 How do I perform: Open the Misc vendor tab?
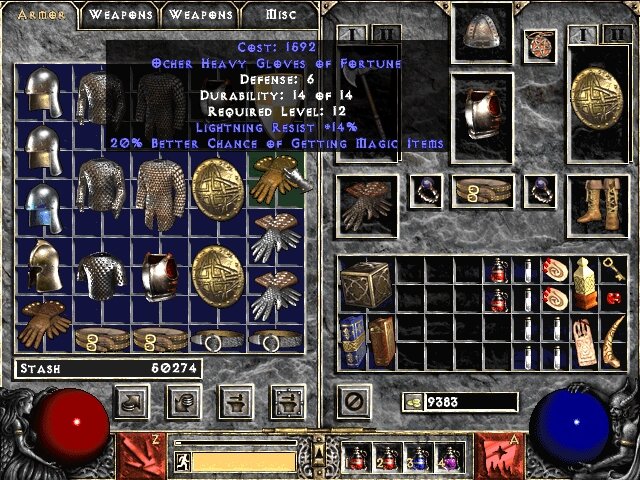tap(280, 15)
